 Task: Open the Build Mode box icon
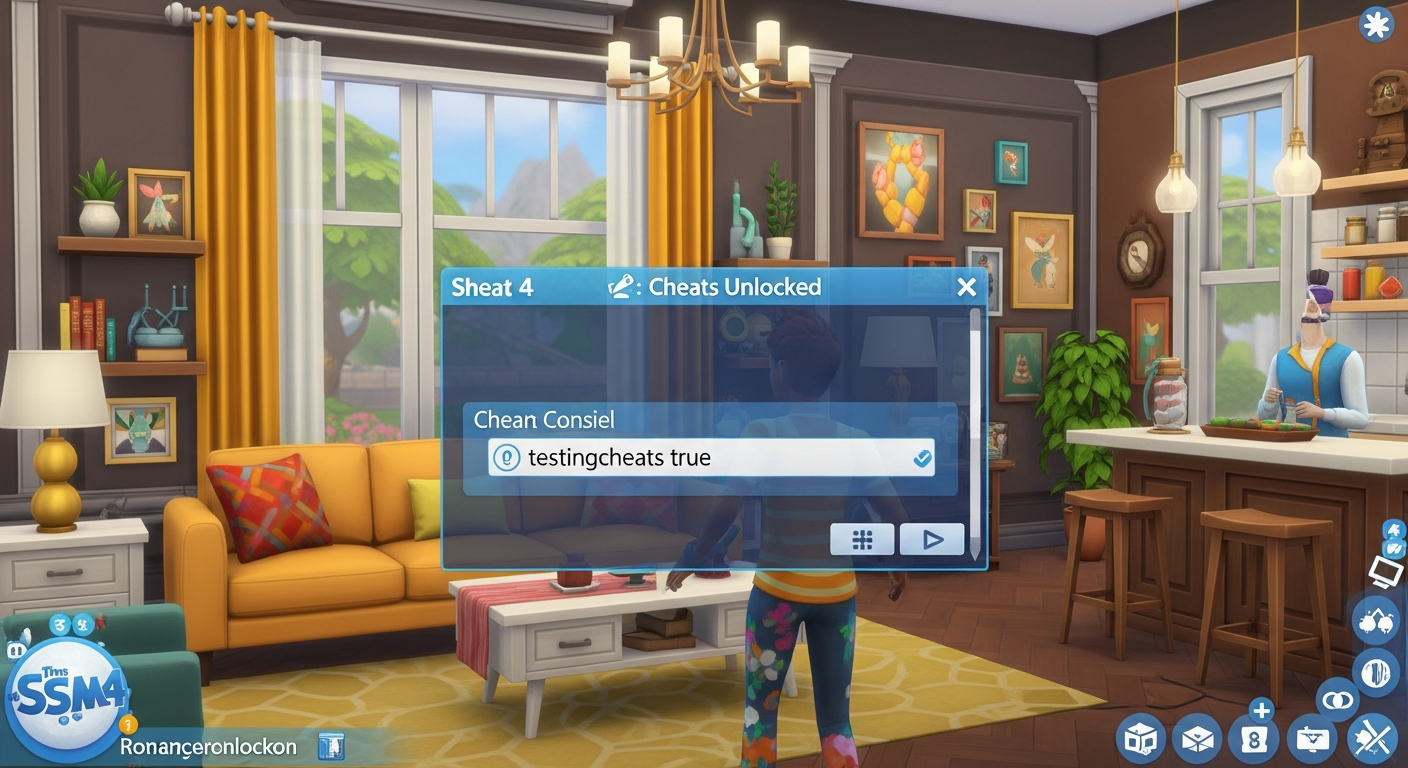tap(1140, 738)
